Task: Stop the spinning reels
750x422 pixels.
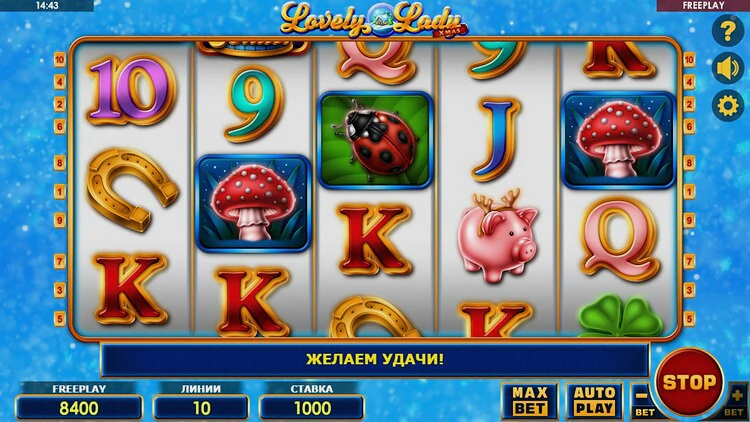Action: tap(690, 381)
